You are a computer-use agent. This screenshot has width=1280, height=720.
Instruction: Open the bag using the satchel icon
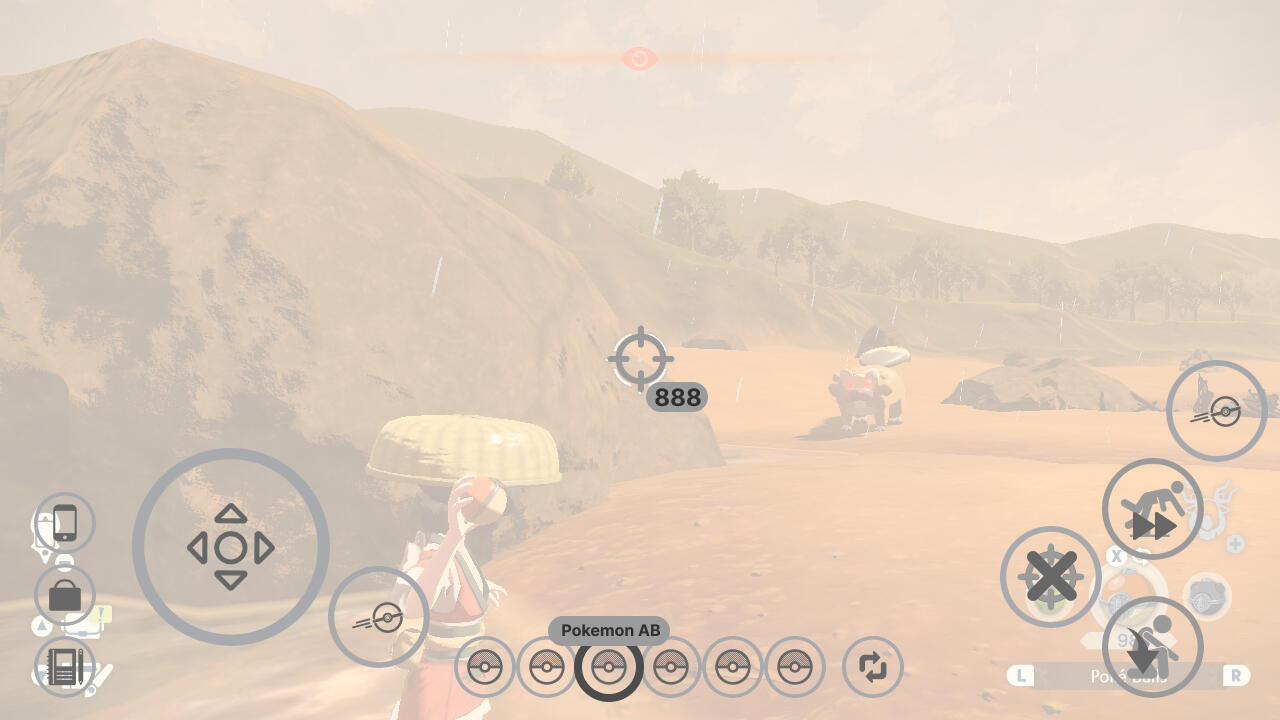pos(65,596)
